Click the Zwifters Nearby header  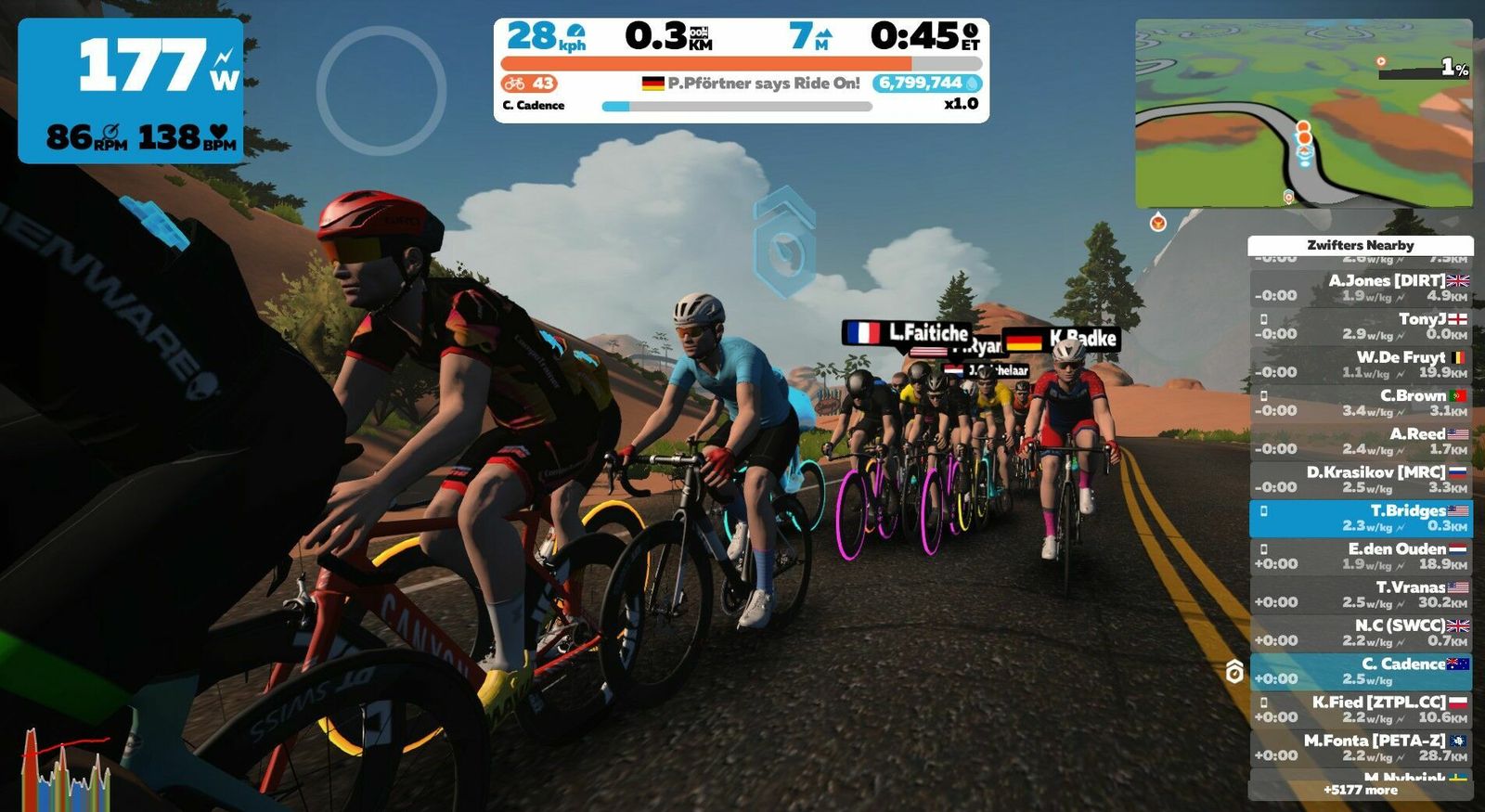point(1361,245)
